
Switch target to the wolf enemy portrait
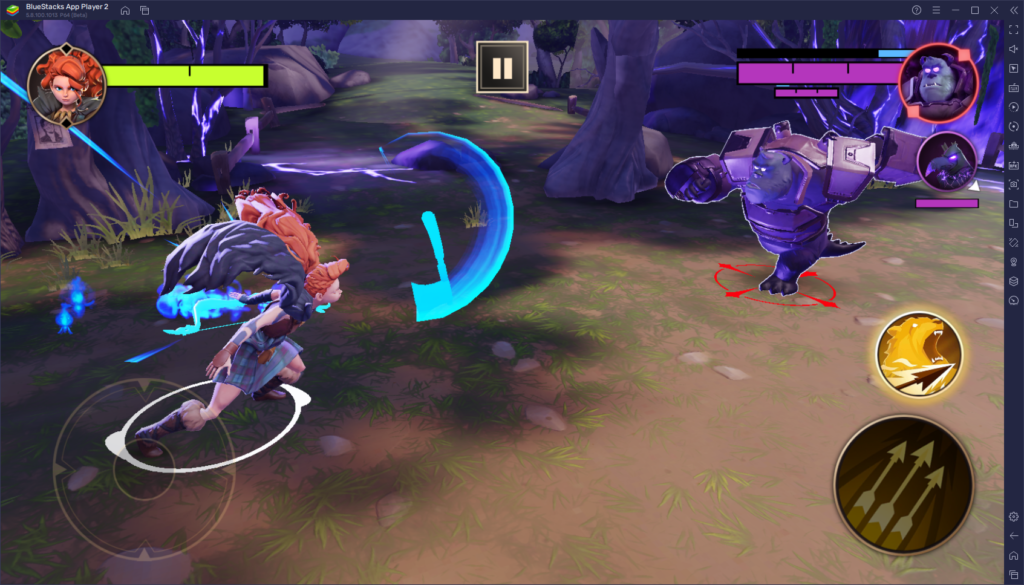[946, 161]
